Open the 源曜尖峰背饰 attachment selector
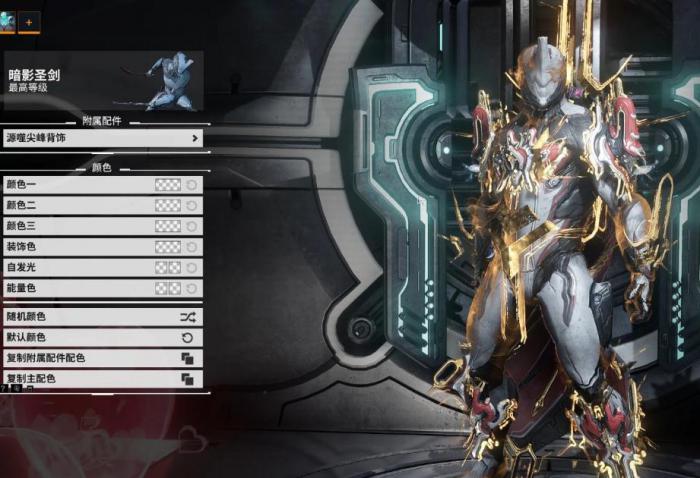This screenshot has width=700, height=478. coord(102,138)
